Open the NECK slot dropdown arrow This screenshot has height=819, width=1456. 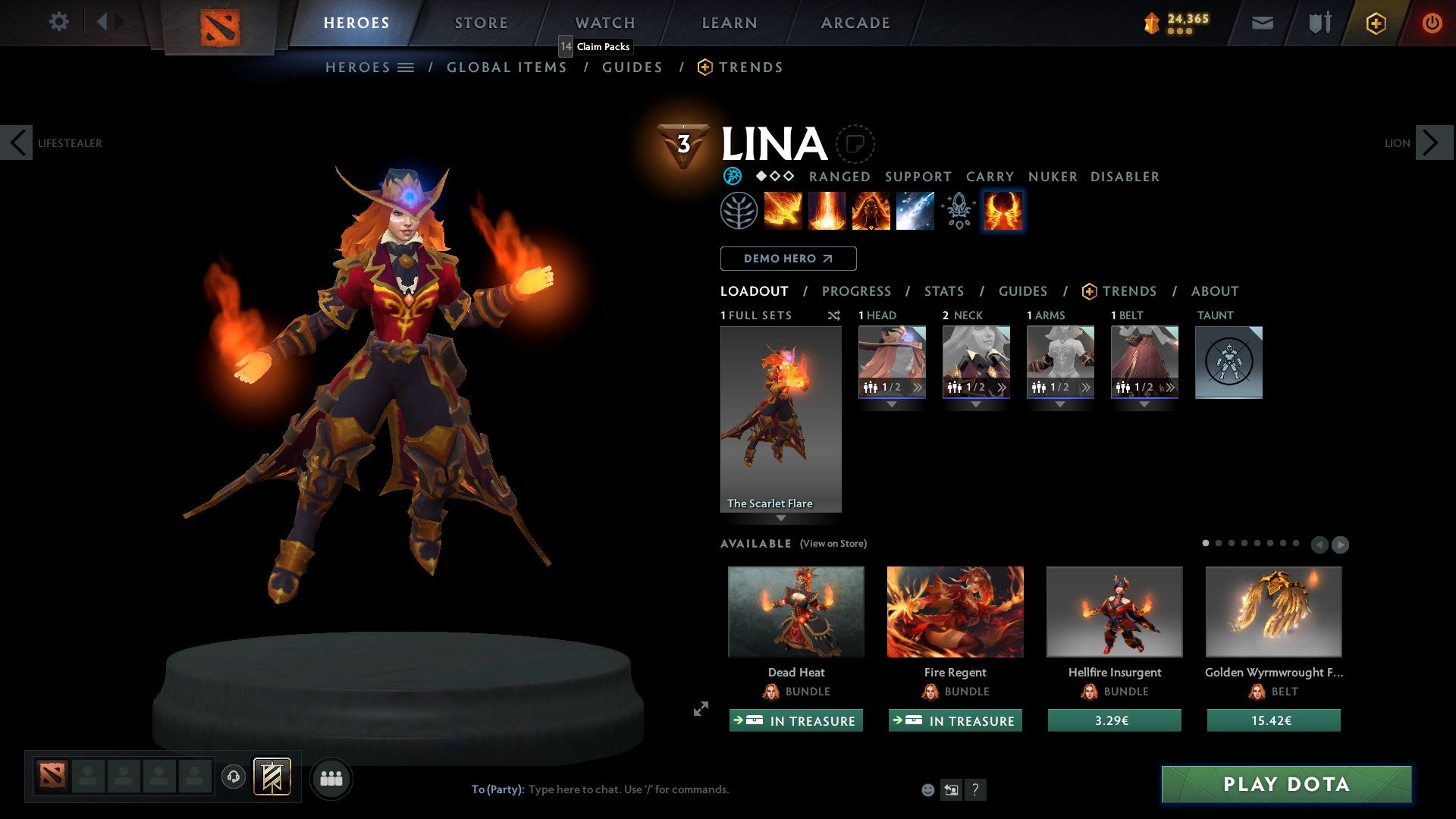pos(976,404)
